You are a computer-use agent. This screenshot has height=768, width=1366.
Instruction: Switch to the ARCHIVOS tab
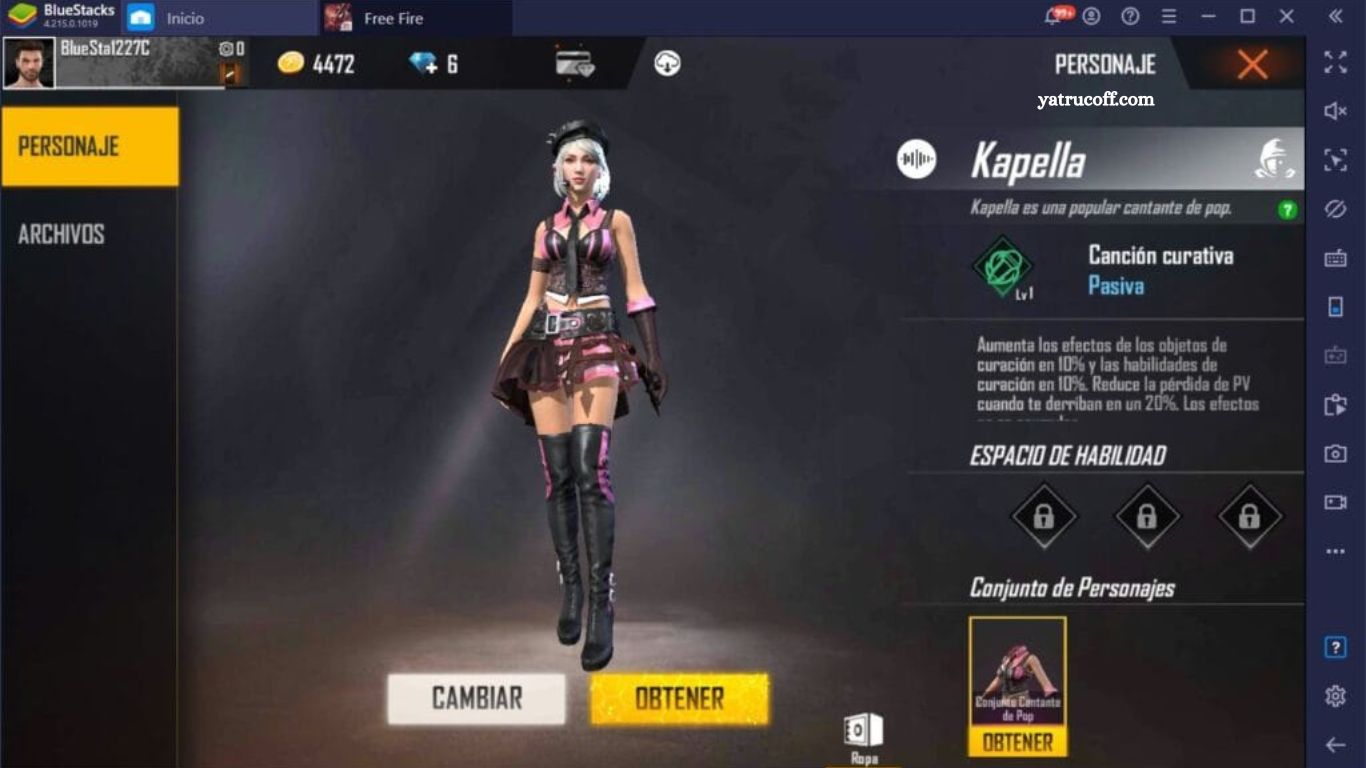[x=63, y=234]
